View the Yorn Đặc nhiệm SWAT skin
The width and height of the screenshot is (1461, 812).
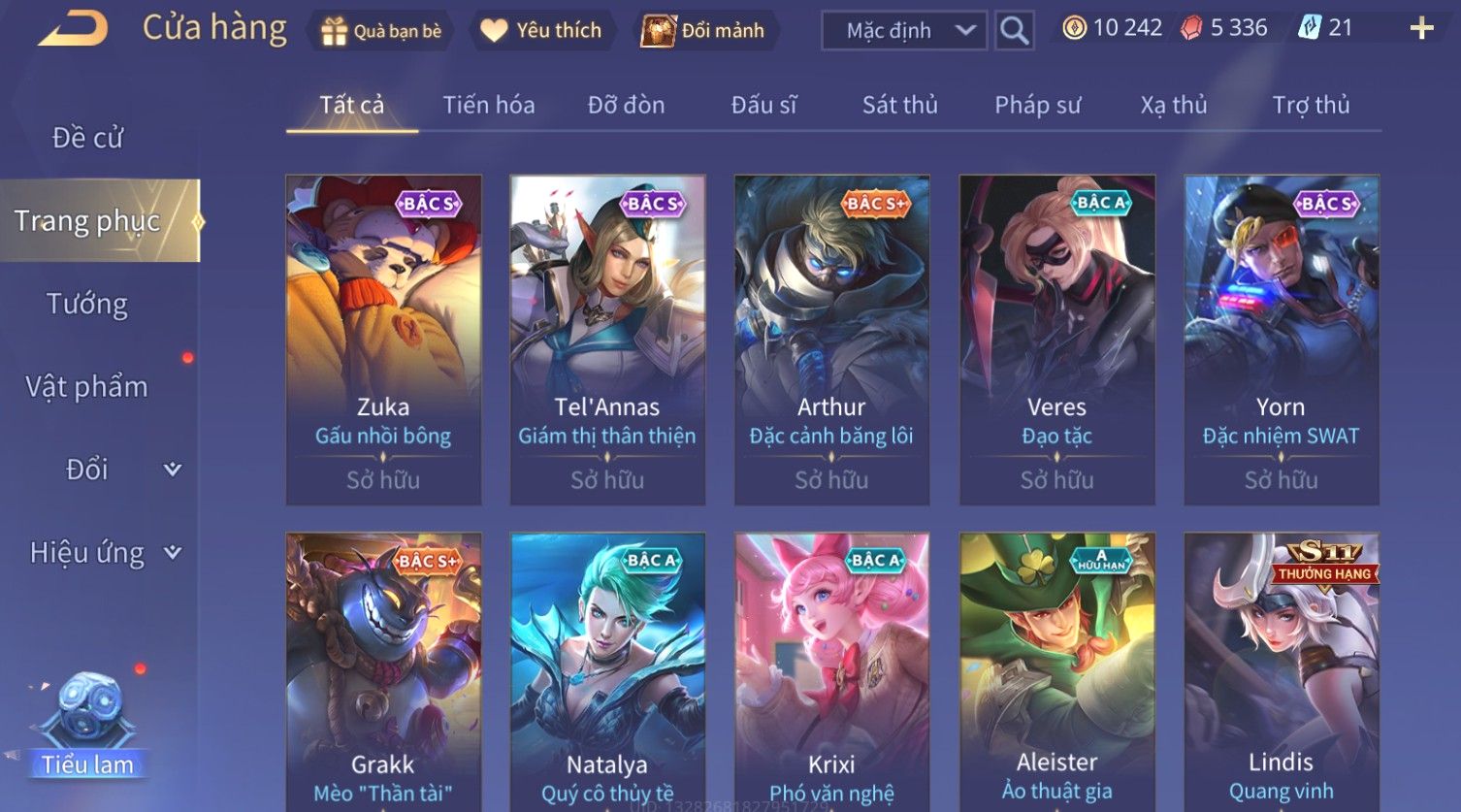pos(1281,340)
